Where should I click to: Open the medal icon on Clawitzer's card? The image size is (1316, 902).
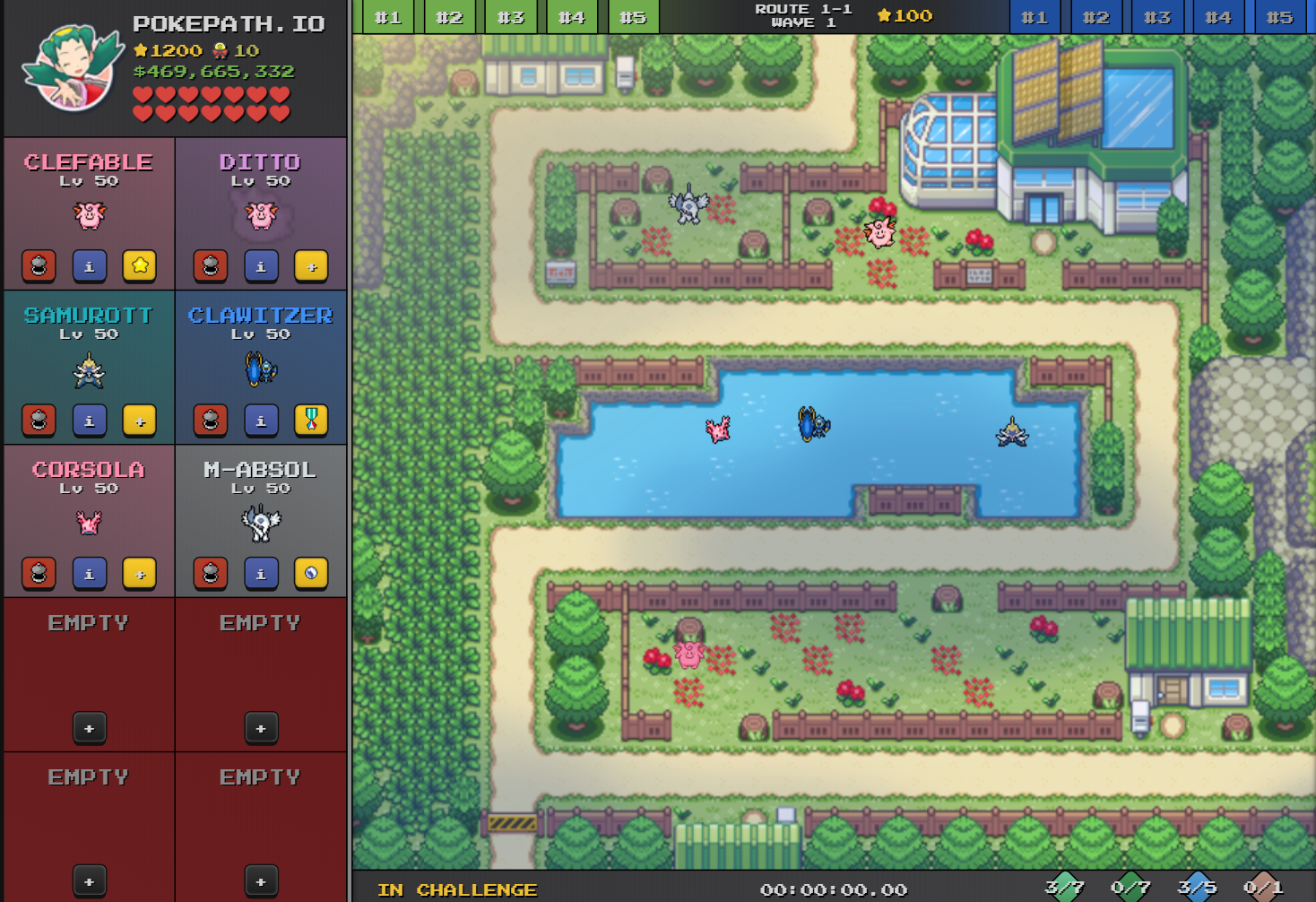pyautogui.click(x=311, y=420)
